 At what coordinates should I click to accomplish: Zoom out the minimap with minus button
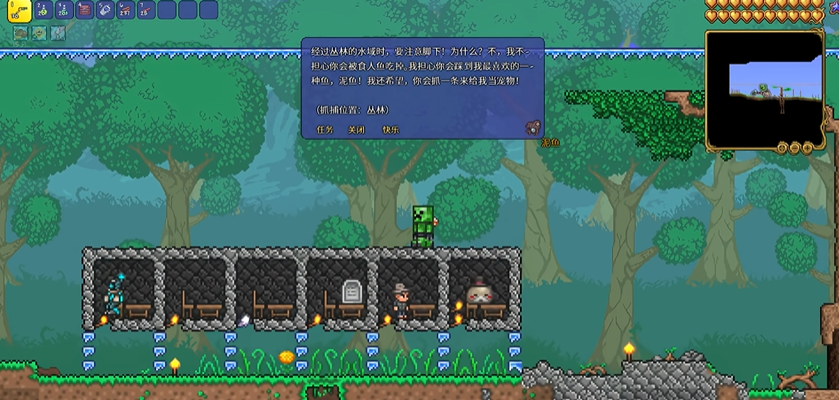(794, 147)
